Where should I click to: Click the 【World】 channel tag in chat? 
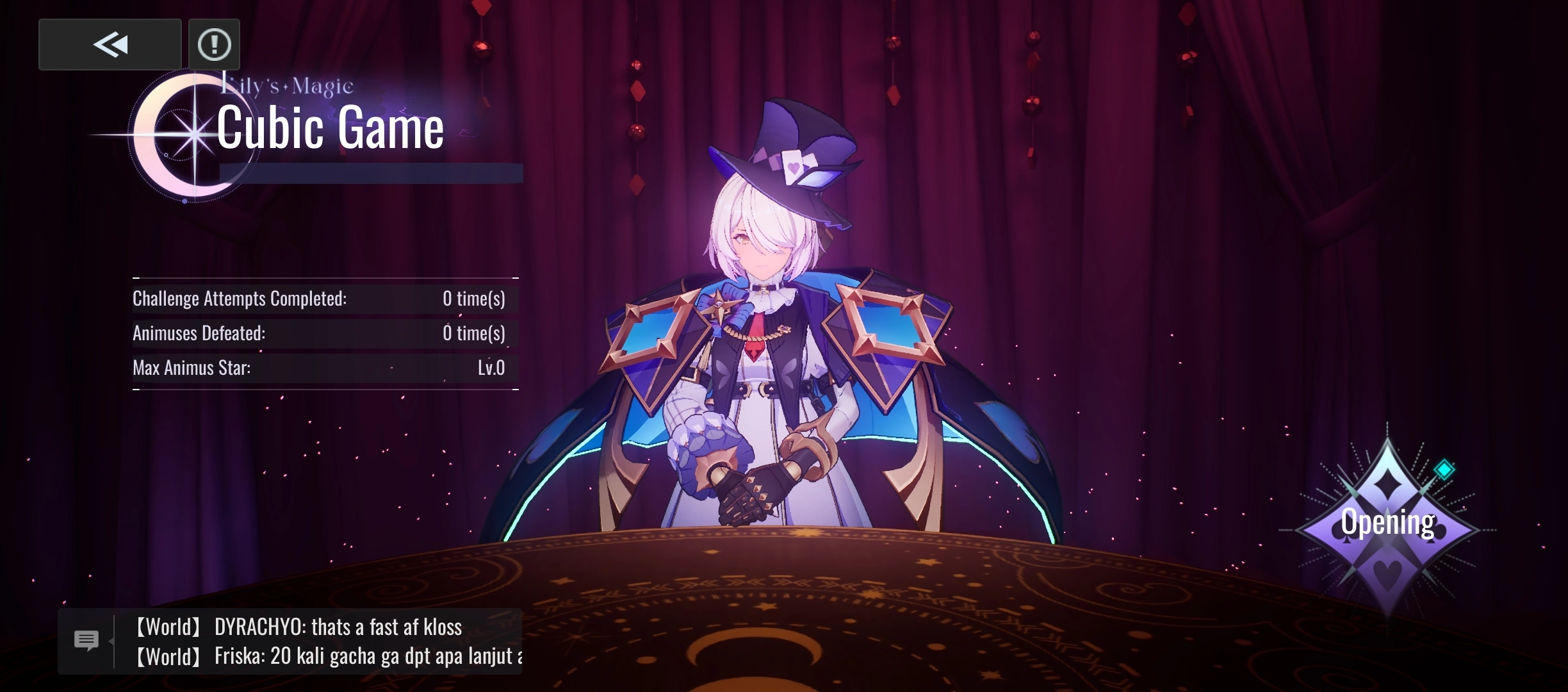pyautogui.click(x=168, y=626)
